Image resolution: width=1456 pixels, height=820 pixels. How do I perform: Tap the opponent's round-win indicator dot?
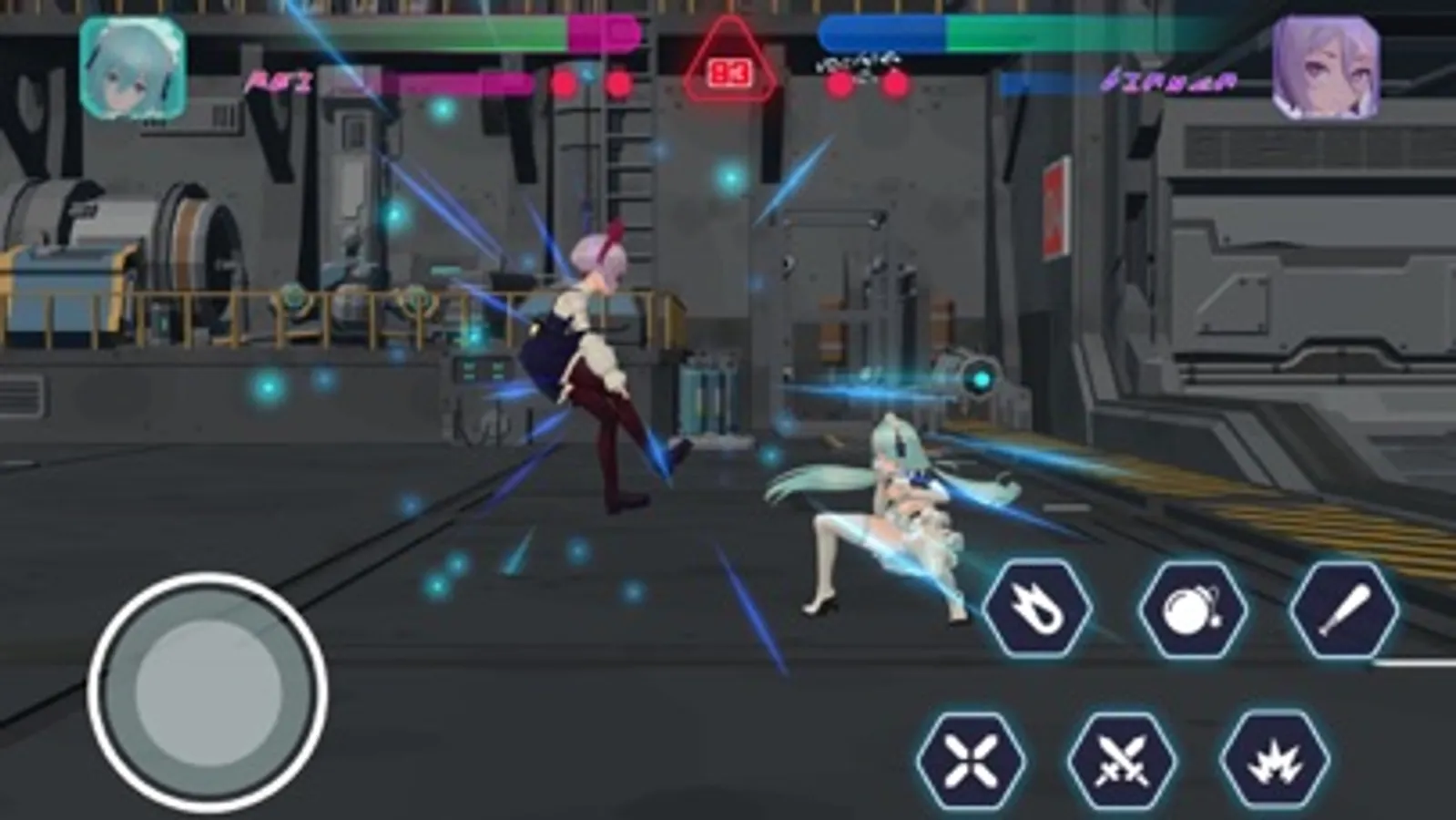click(x=840, y=83)
